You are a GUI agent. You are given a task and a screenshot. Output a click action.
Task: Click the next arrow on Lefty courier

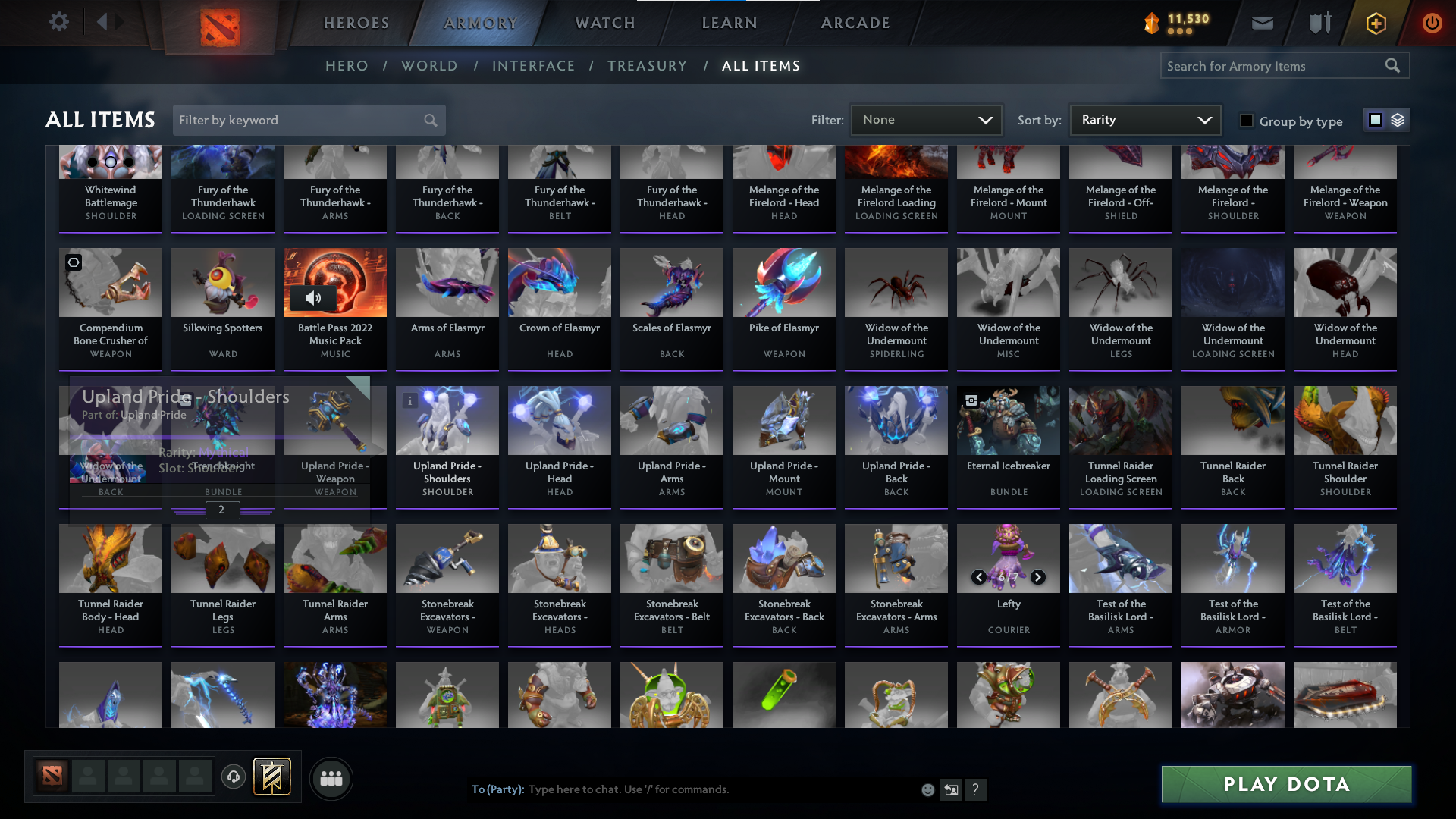click(x=1037, y=577)
